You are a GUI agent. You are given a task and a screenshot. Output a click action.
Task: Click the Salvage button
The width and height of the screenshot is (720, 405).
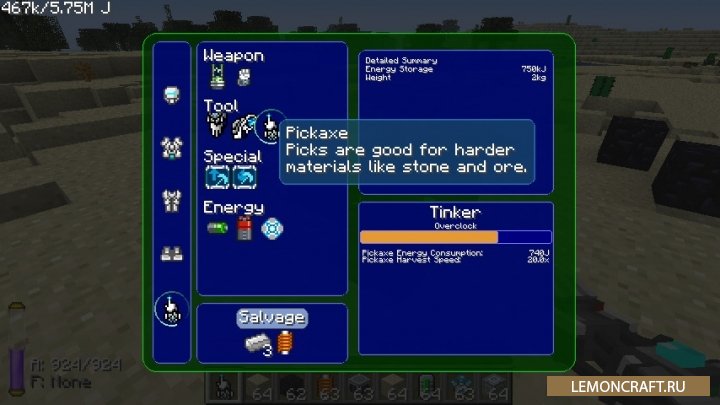point(271,318)
